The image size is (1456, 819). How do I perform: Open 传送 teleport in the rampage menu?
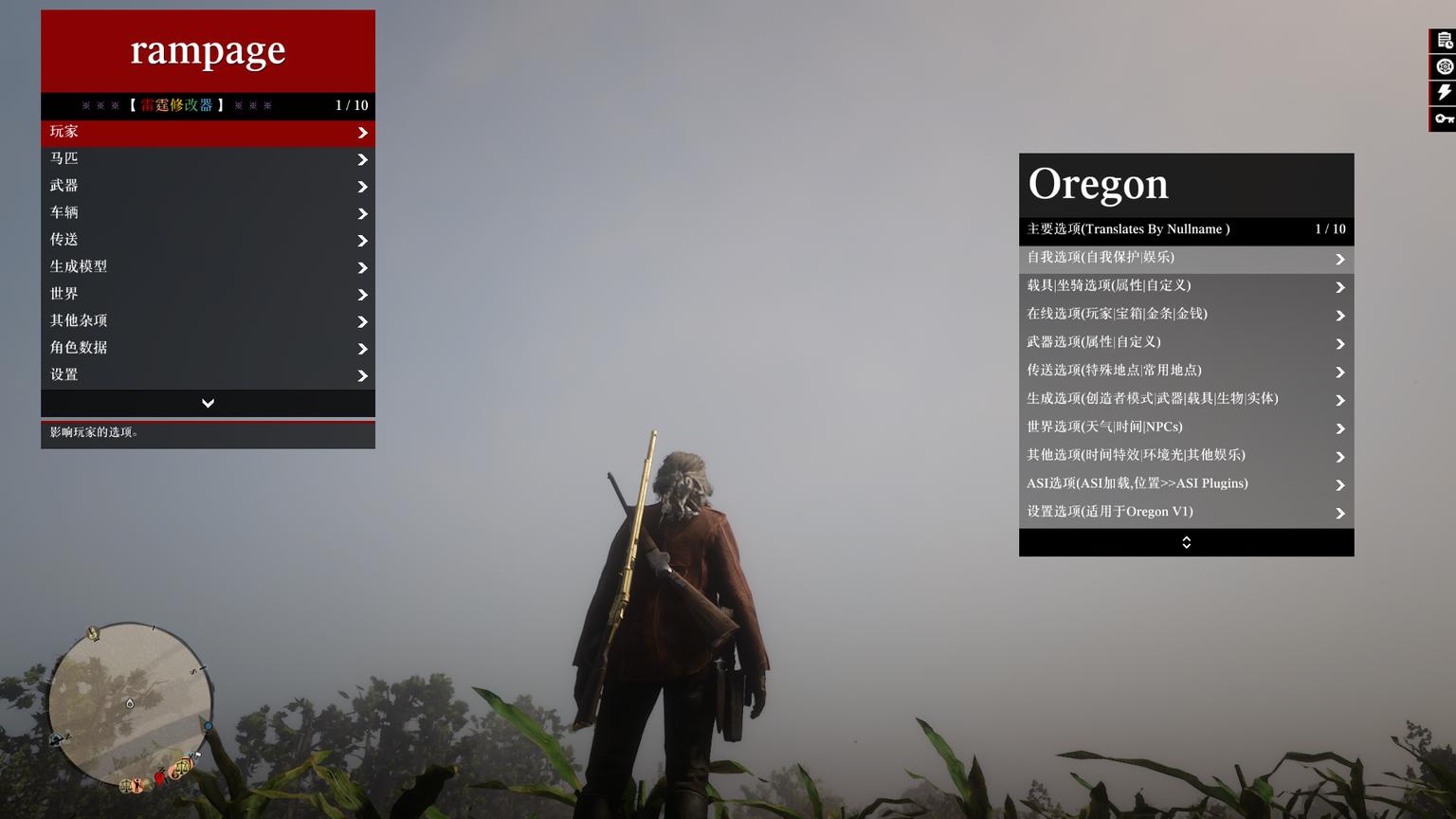pyautogui.click(x=208, y=240)
